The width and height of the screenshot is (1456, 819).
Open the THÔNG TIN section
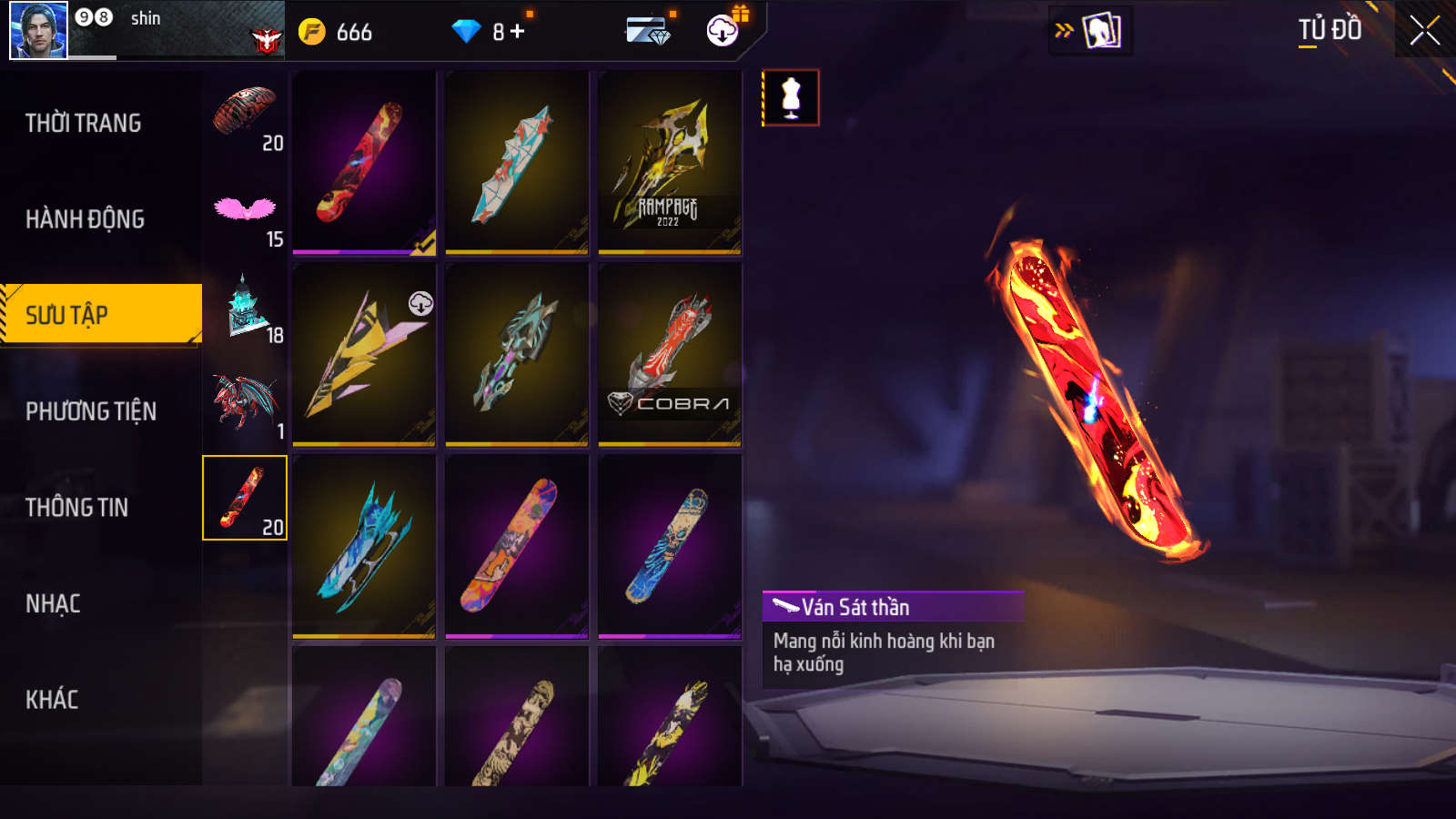(76, 508)
